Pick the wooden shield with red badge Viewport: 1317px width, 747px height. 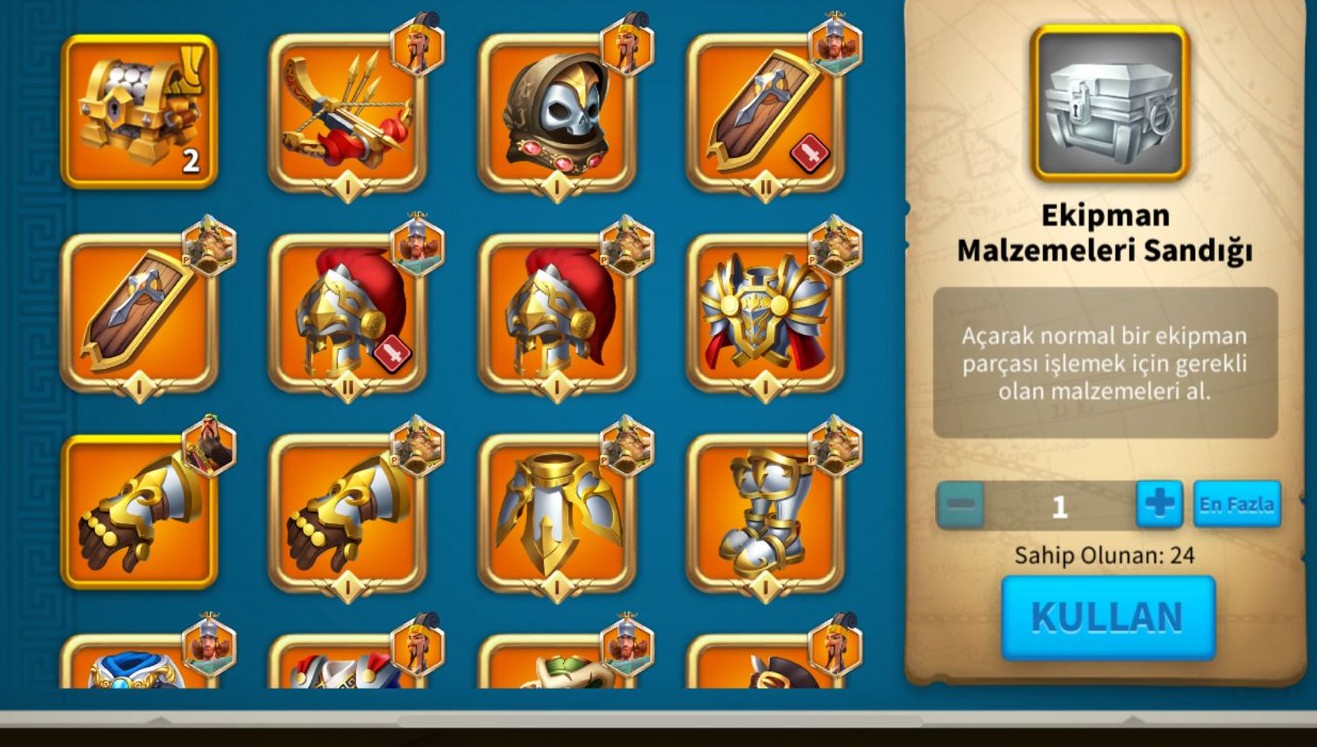pos(765,112)
